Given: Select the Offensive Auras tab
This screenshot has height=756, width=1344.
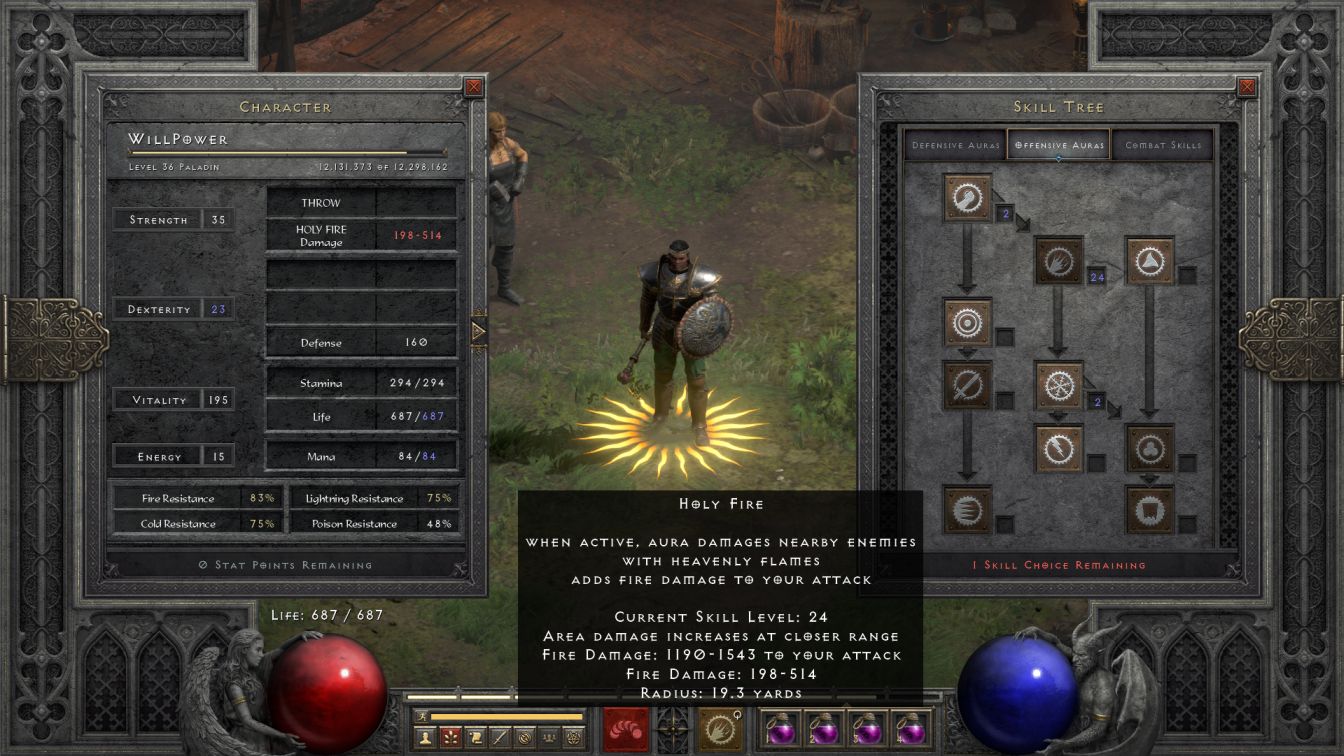Looking at the screenshot, I should click(1060, 145).
